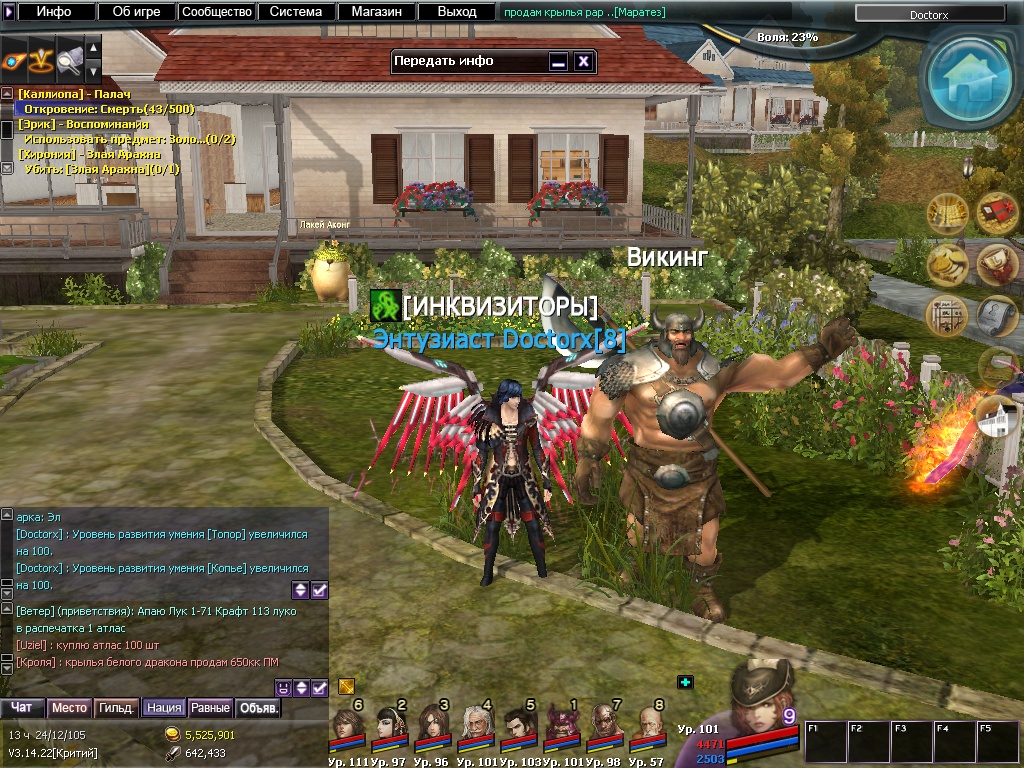
Task: Click the Выход menu button
Action: point(457,12)
